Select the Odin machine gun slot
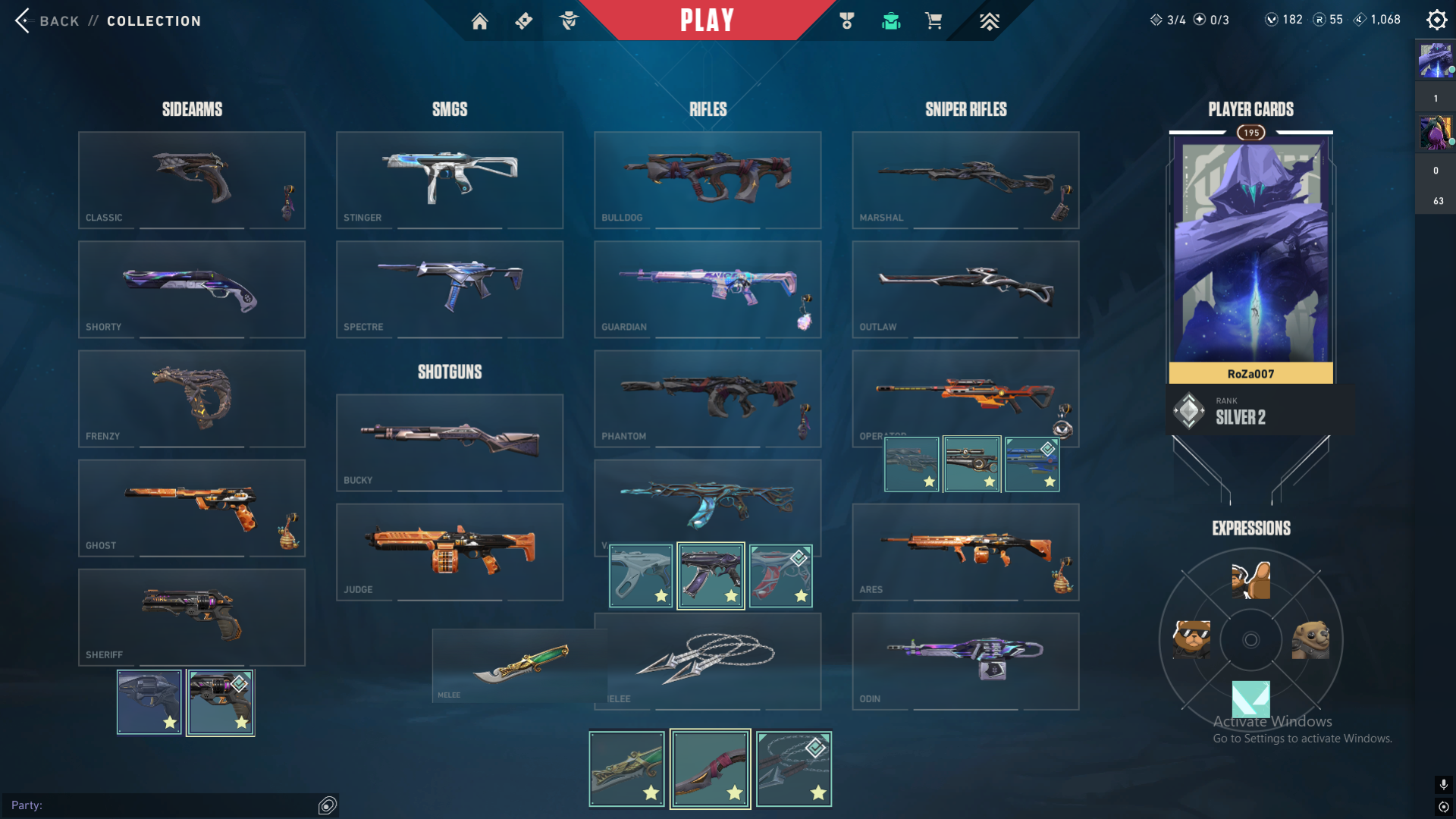 pyautogui.click(x=965, y=661)
